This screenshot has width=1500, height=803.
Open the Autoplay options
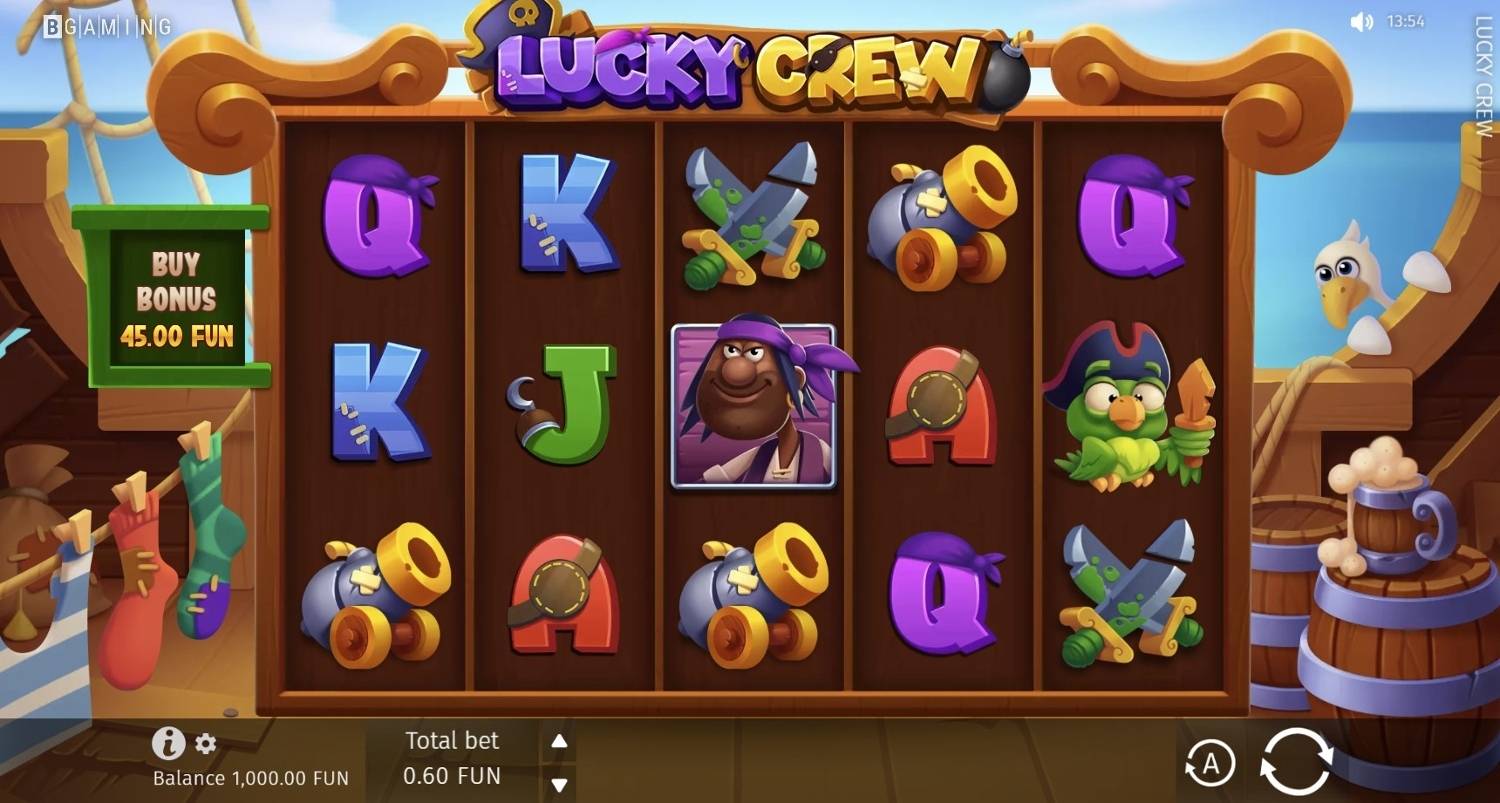(1213, 761)
